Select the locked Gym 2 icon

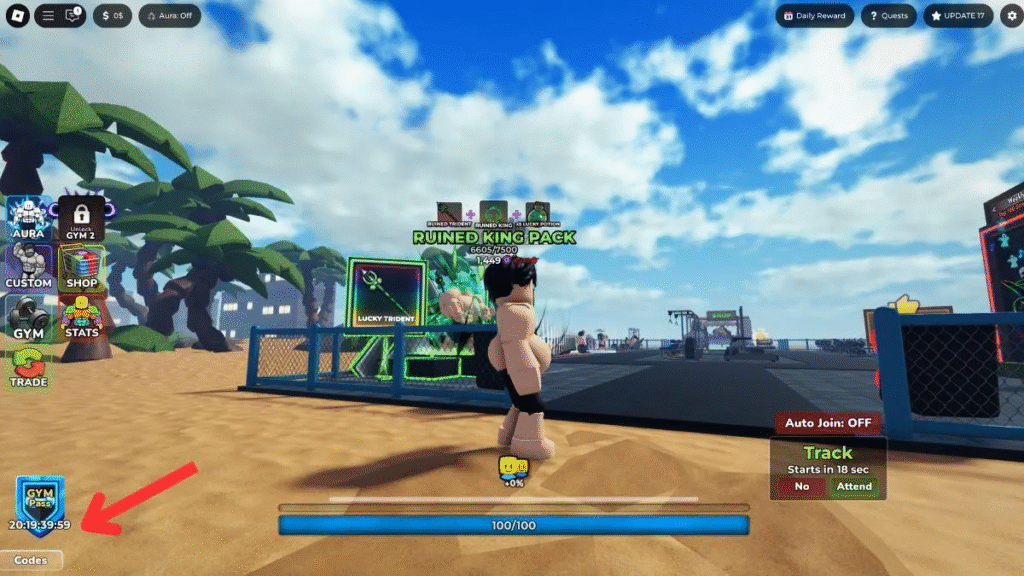click(x=82, y=217)
